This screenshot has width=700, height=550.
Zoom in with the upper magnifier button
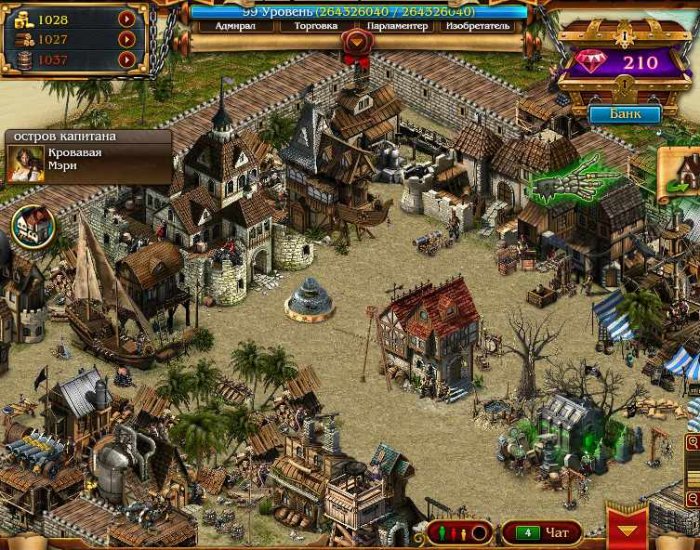coord(693,442)
